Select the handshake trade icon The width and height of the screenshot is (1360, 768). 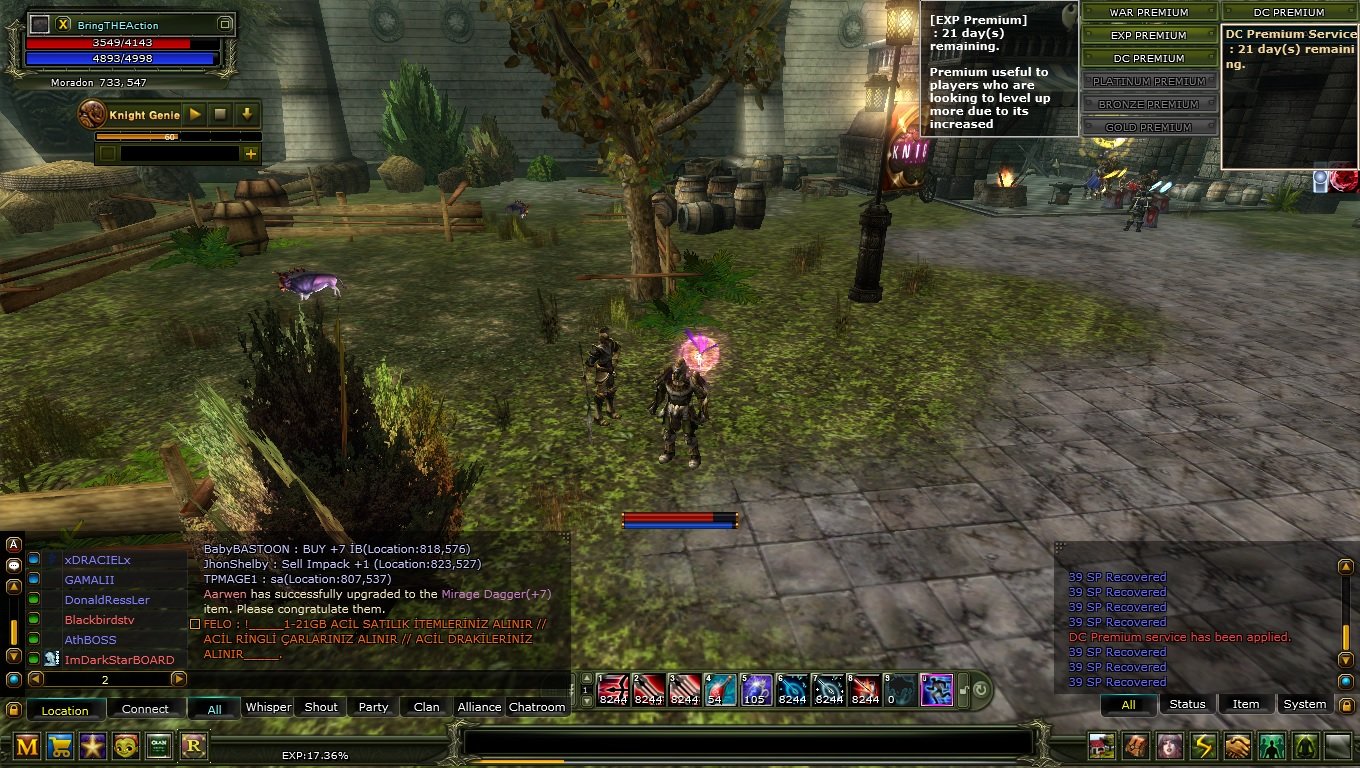pos(1238,747)
